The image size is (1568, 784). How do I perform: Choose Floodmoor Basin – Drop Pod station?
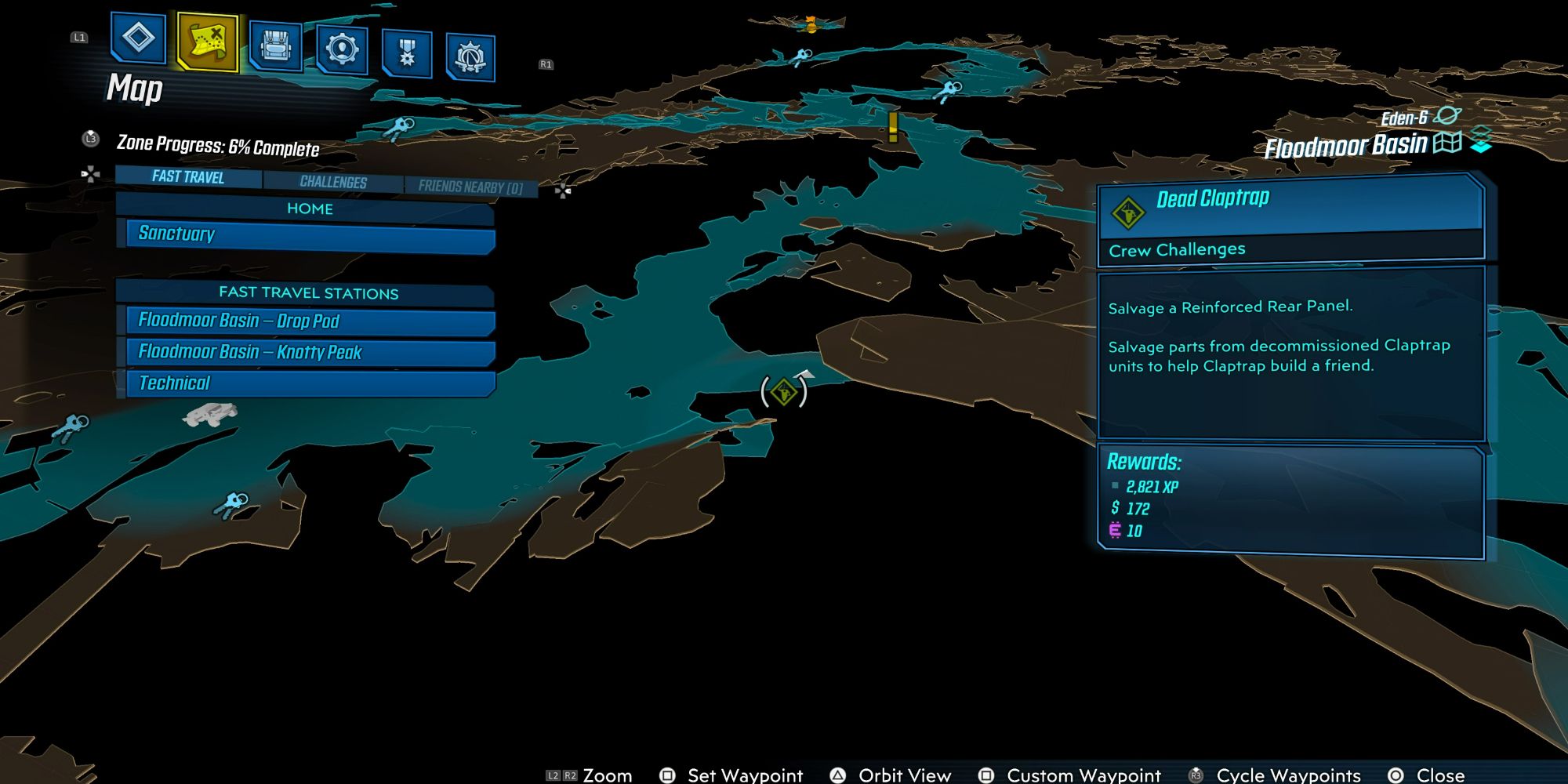coord(310,321)
